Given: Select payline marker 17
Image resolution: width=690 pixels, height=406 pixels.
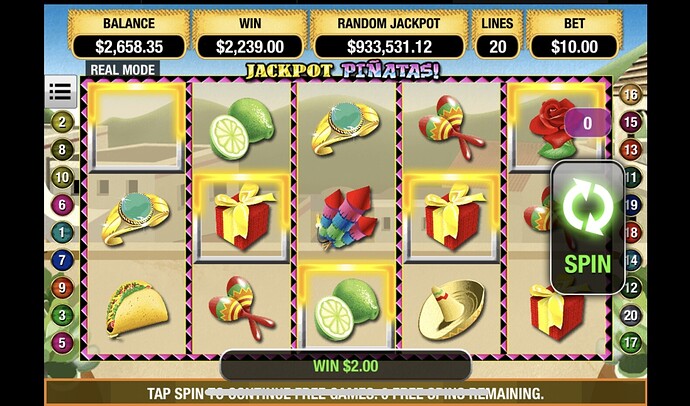Looking at the screenshot, I should tap(631, 343).
